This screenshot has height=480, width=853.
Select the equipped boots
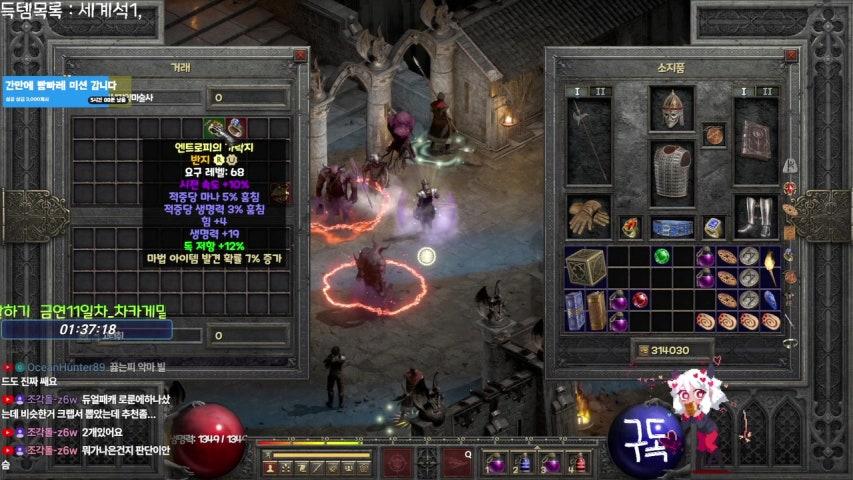point(755,215)
